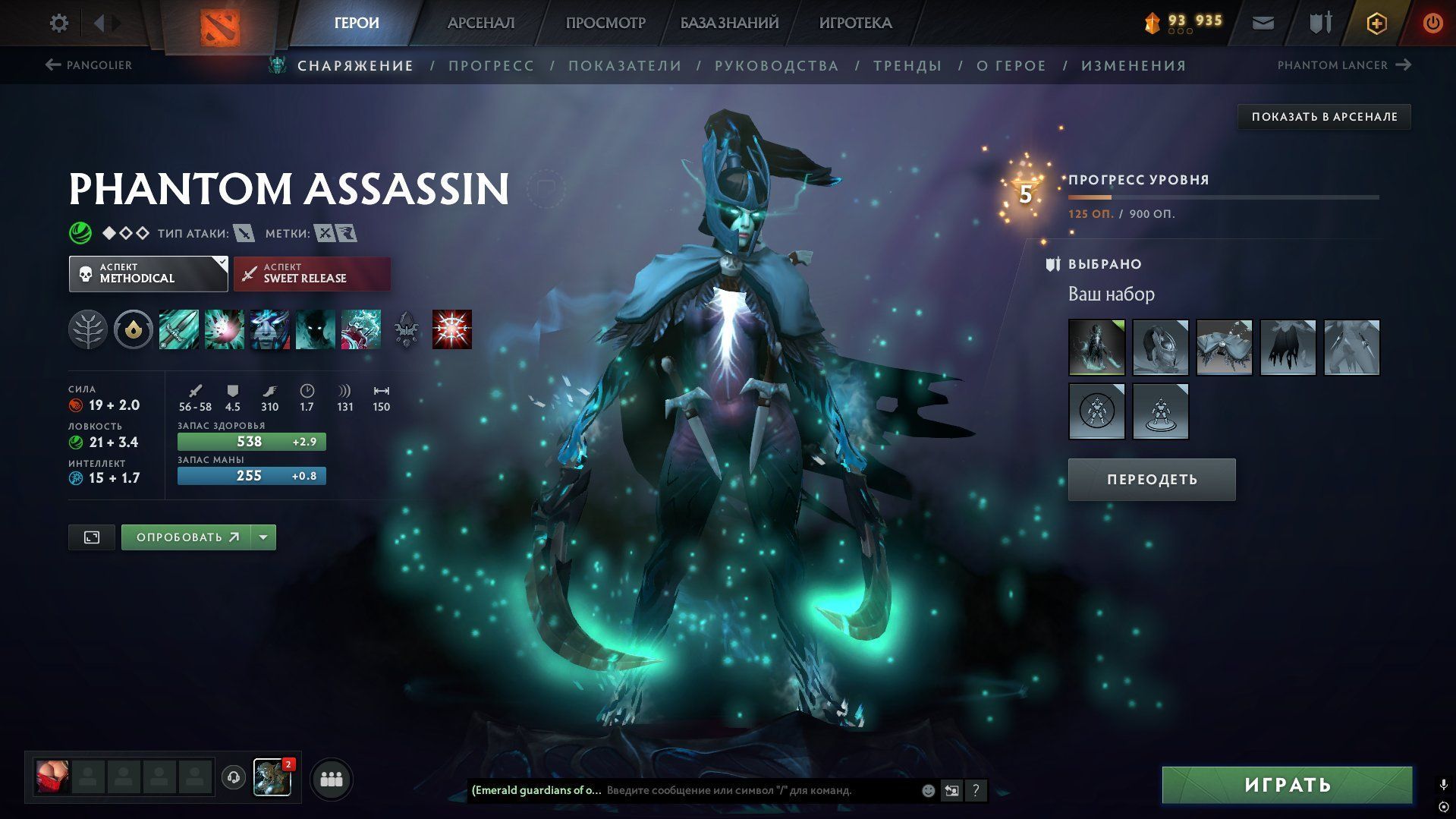
Task: Go to the Игротека tab
Action: pyautogui.click(x=855, y=23)
